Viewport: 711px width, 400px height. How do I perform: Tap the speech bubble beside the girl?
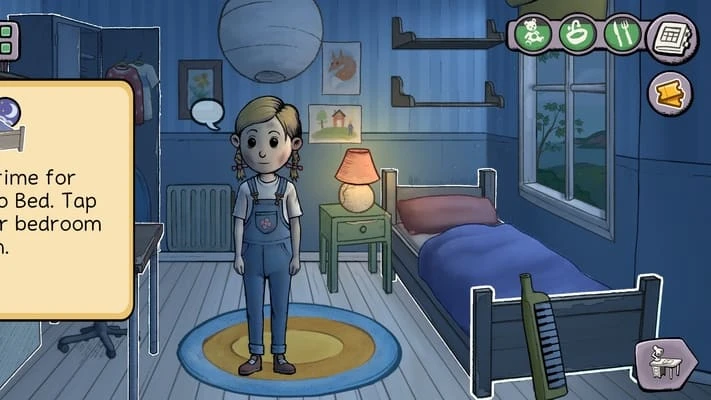click(x=207, y=113)
